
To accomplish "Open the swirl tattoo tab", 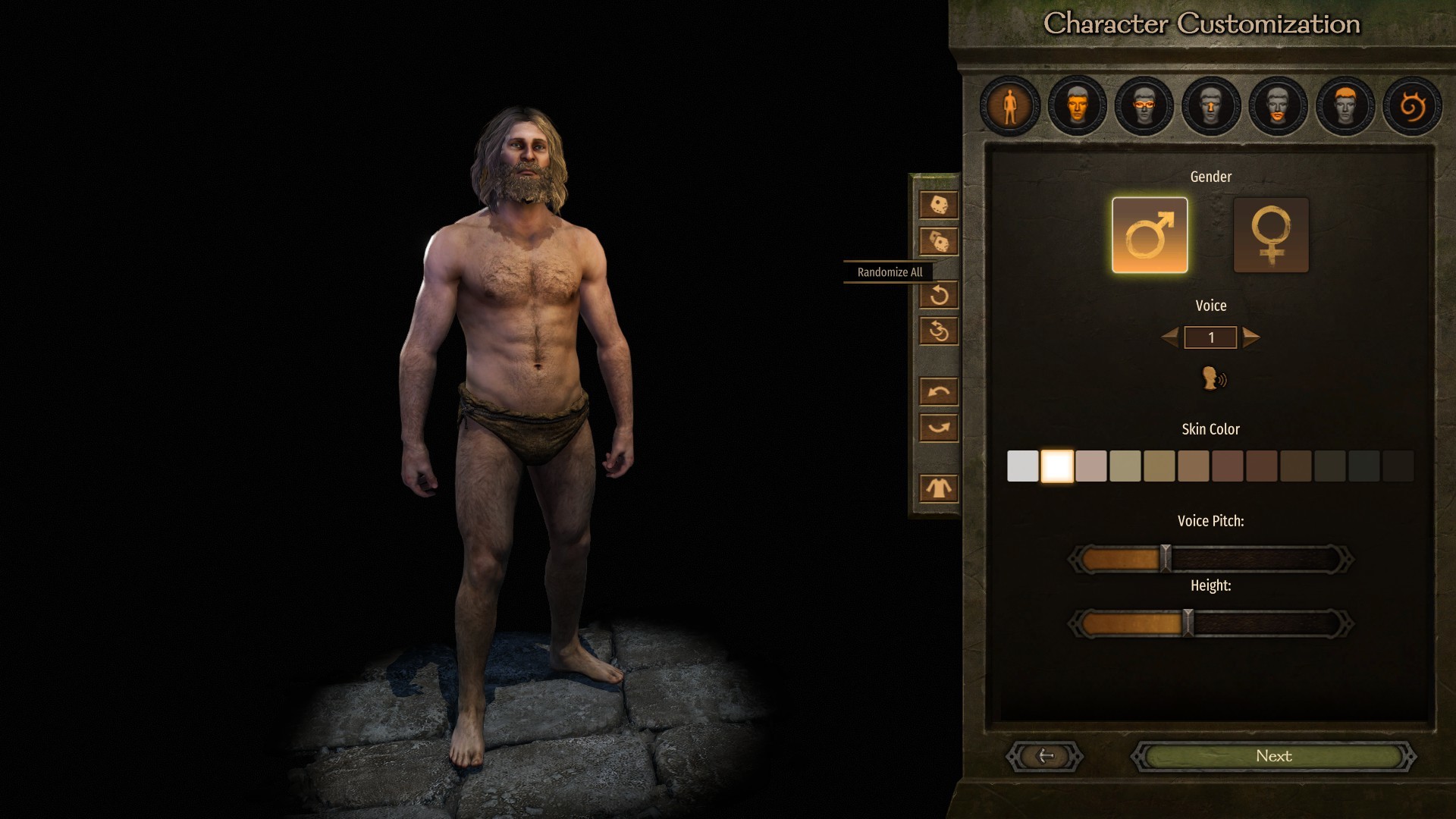I will point(1412,106).
